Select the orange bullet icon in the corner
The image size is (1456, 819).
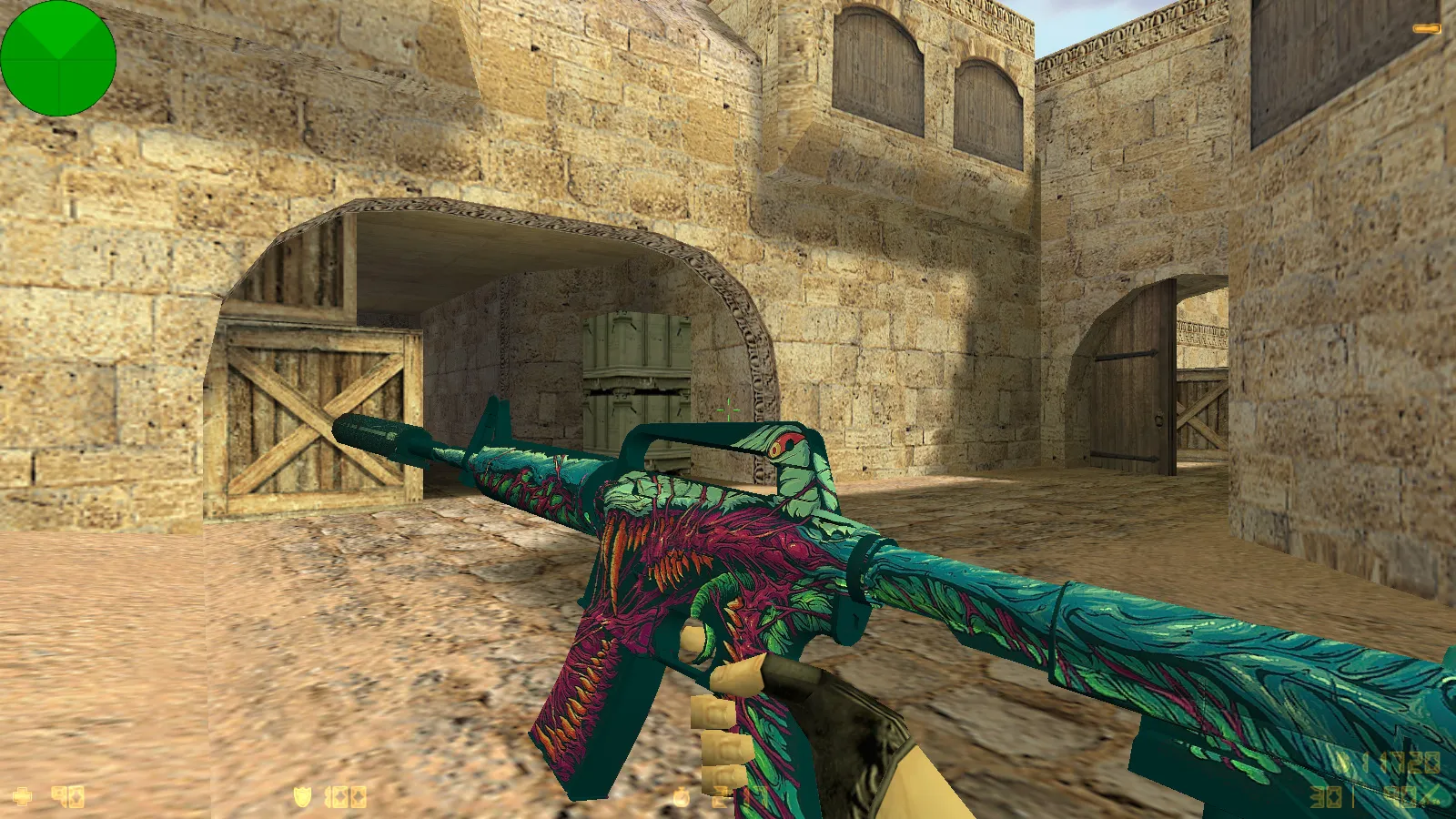(x=1425, y=29)
